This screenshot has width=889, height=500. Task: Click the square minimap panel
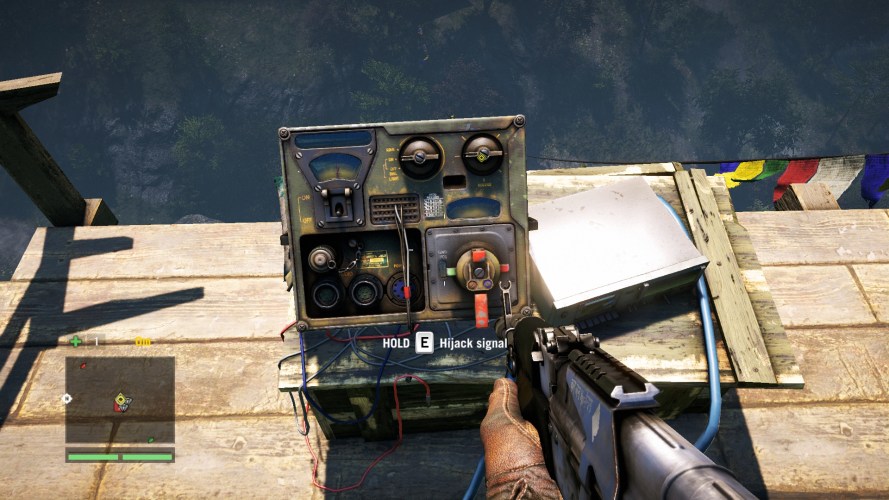[x=120, y=401]
